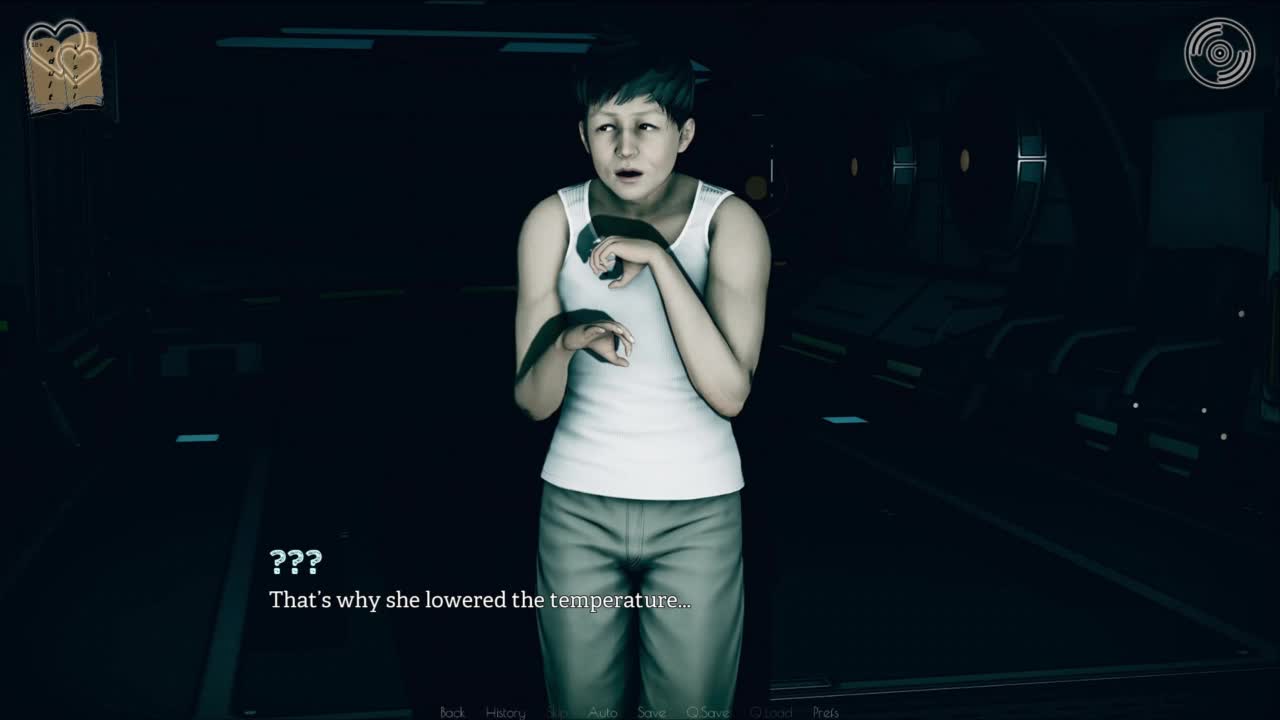
Task: Turn on Auto advance mode
Action: pyautogui.click(x=602, y=712)
